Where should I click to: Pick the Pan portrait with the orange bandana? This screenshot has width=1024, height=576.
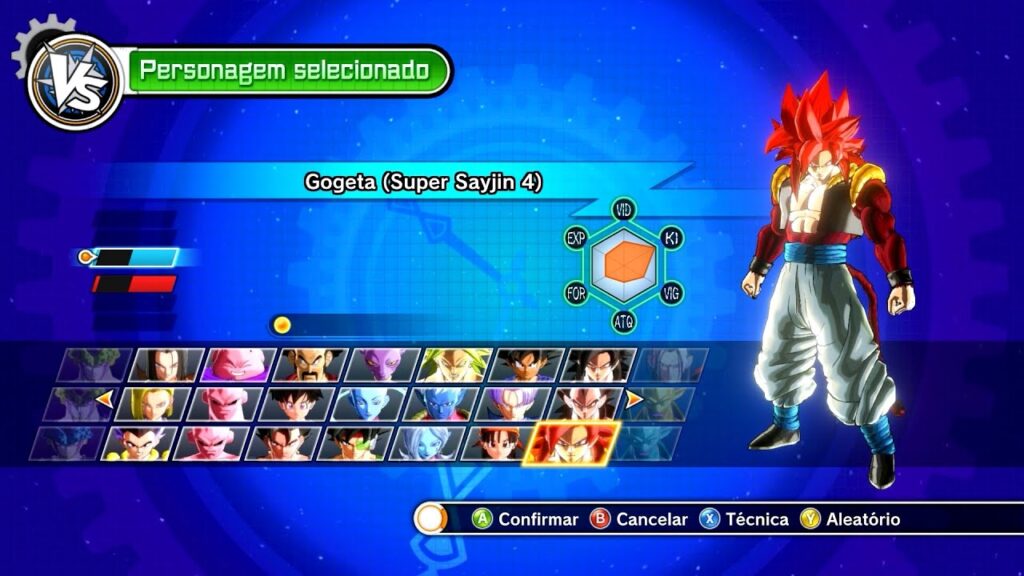click(x=499, y=442)
